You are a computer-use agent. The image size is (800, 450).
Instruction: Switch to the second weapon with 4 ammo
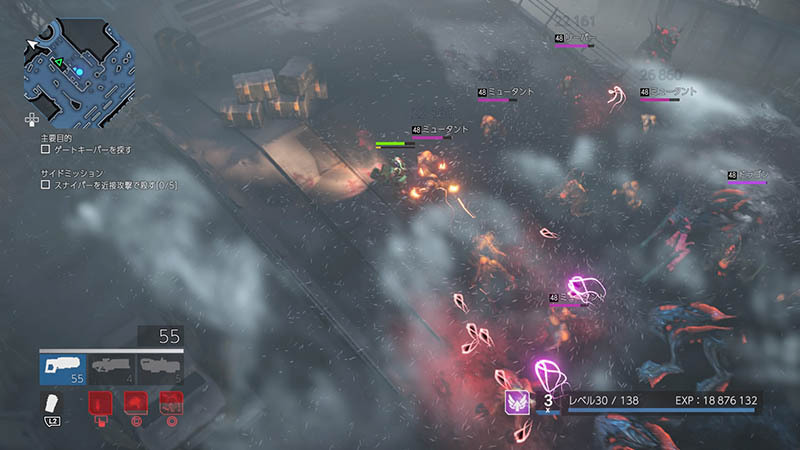tap(112, 369)
